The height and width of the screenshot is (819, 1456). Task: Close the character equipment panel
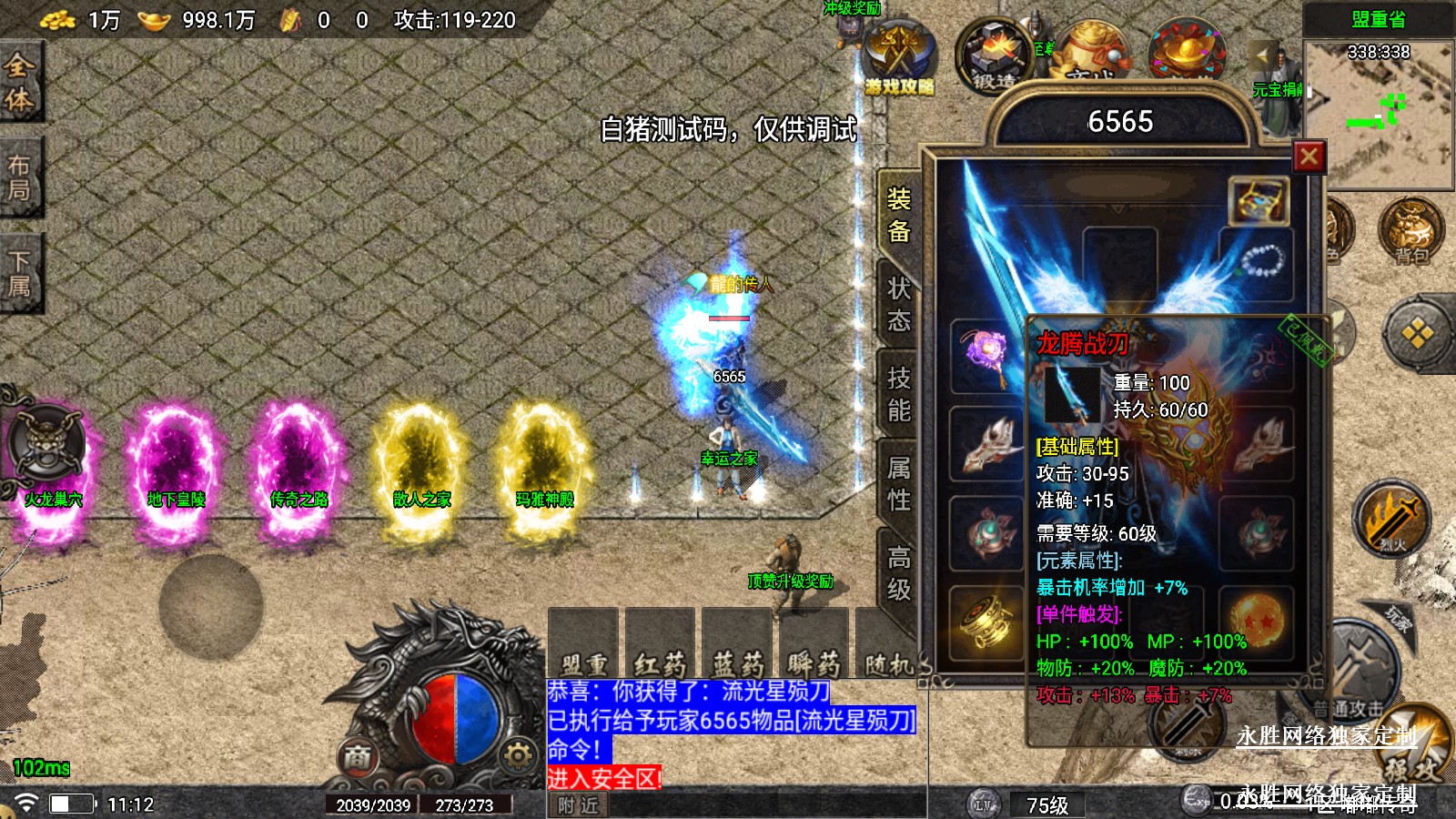pyautogui.click(x=1309, y=157)
